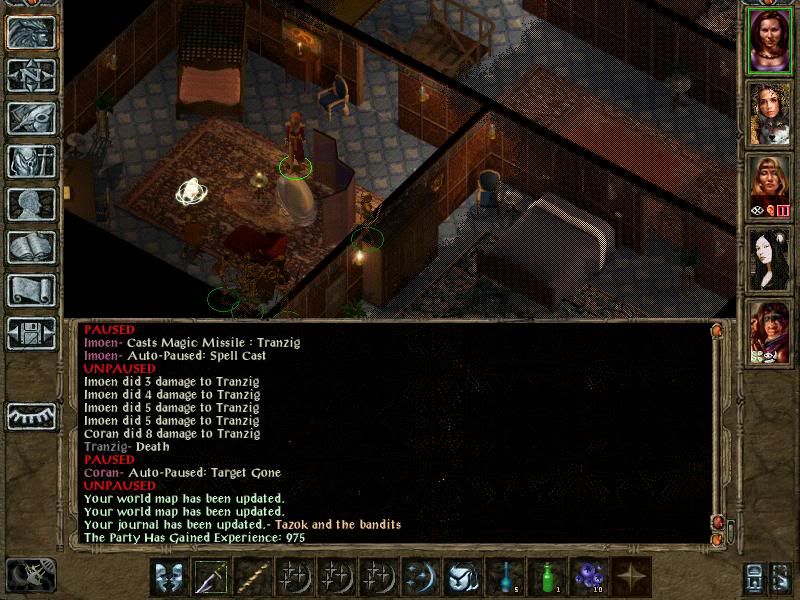Viewport: 800px width, 600px height.
Task: Click the clock pause button in corner
Action: click(30, 575)
